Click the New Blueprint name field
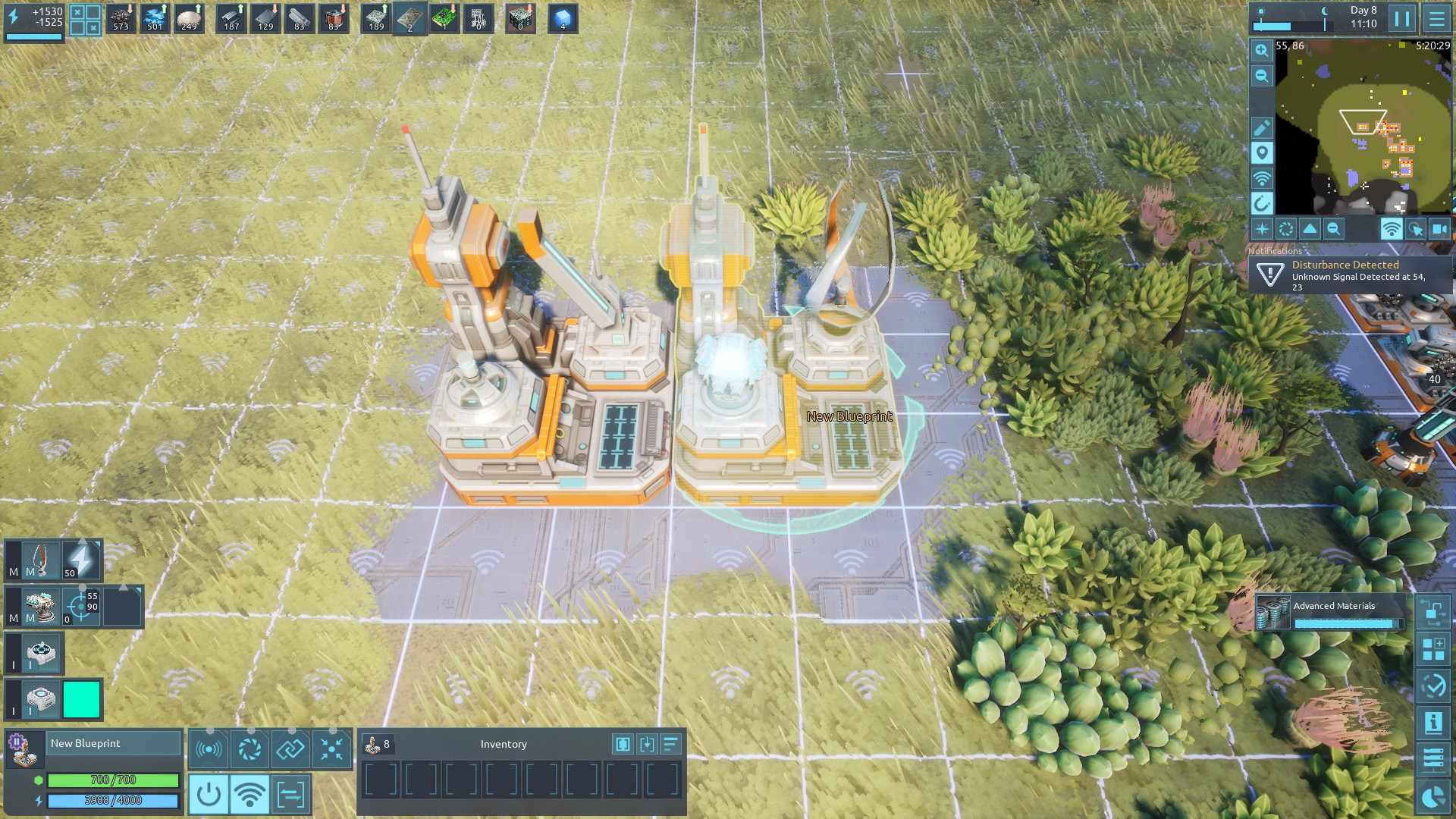The width and height of the screenshot is (1456, 819). pos(114,743)
